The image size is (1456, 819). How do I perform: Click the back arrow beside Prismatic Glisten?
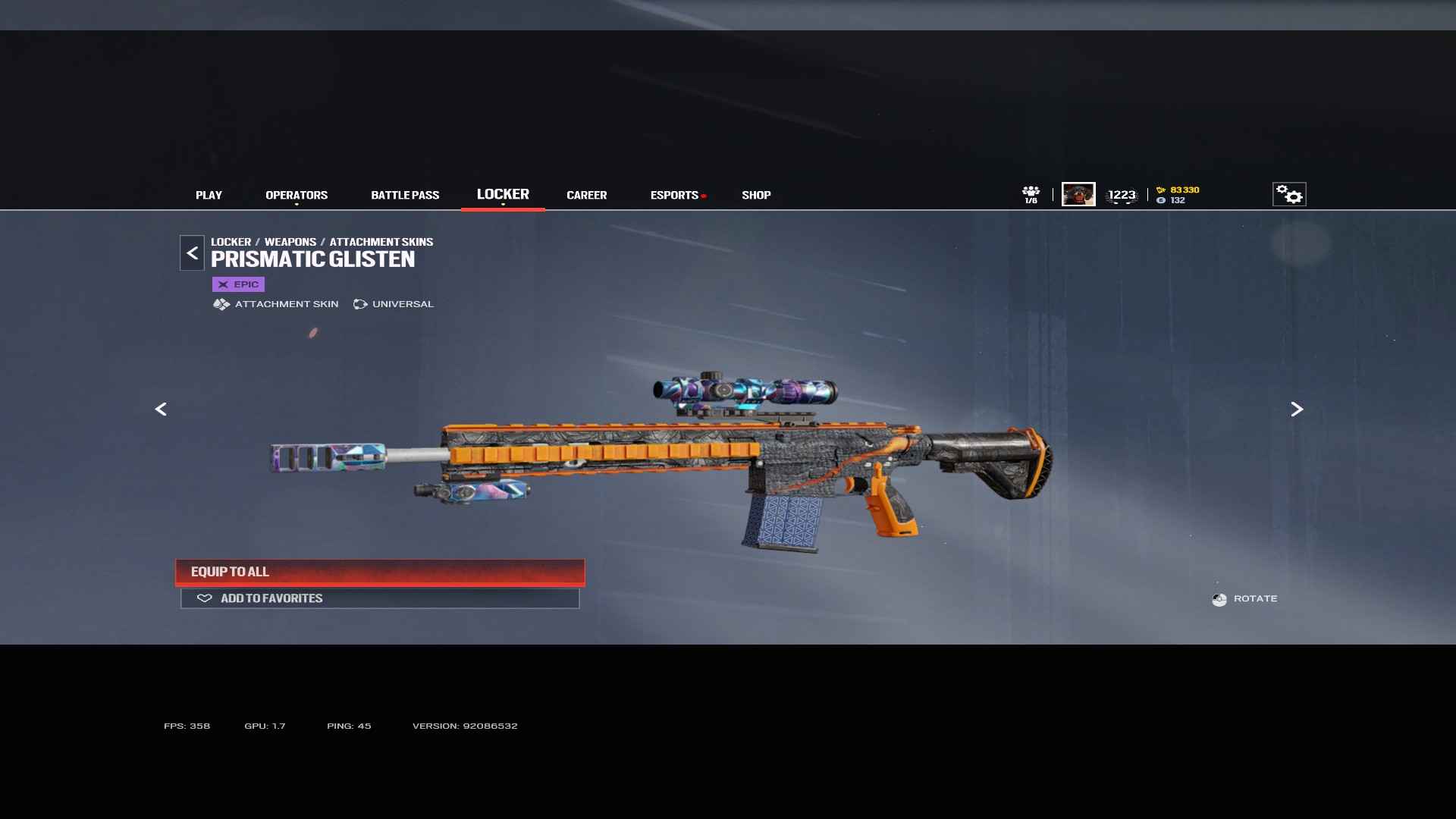[x=192, y=253]
